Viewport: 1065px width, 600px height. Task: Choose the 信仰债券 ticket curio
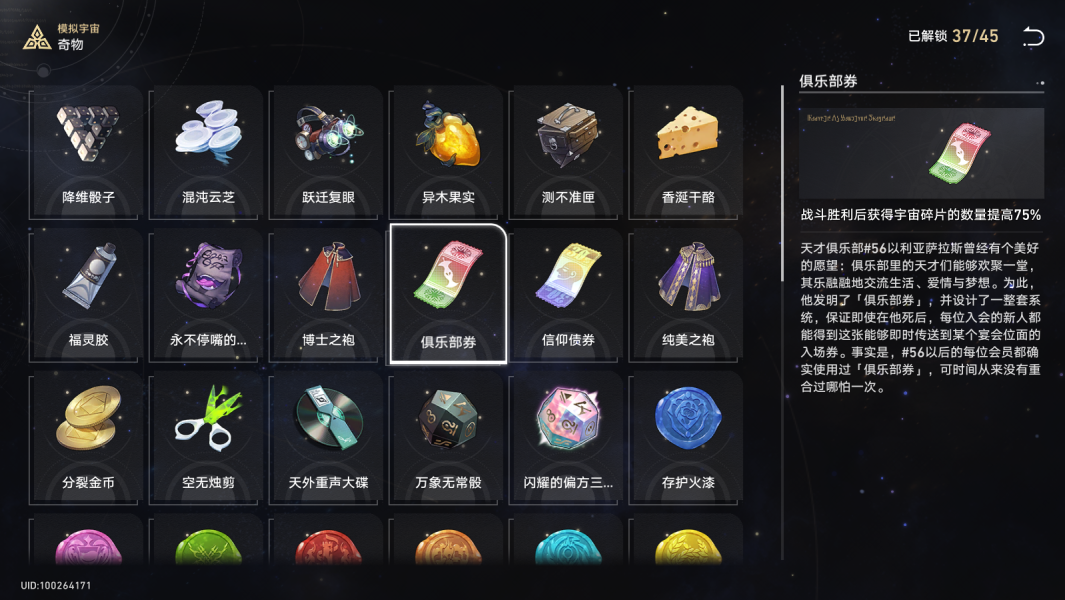point(568,293)
